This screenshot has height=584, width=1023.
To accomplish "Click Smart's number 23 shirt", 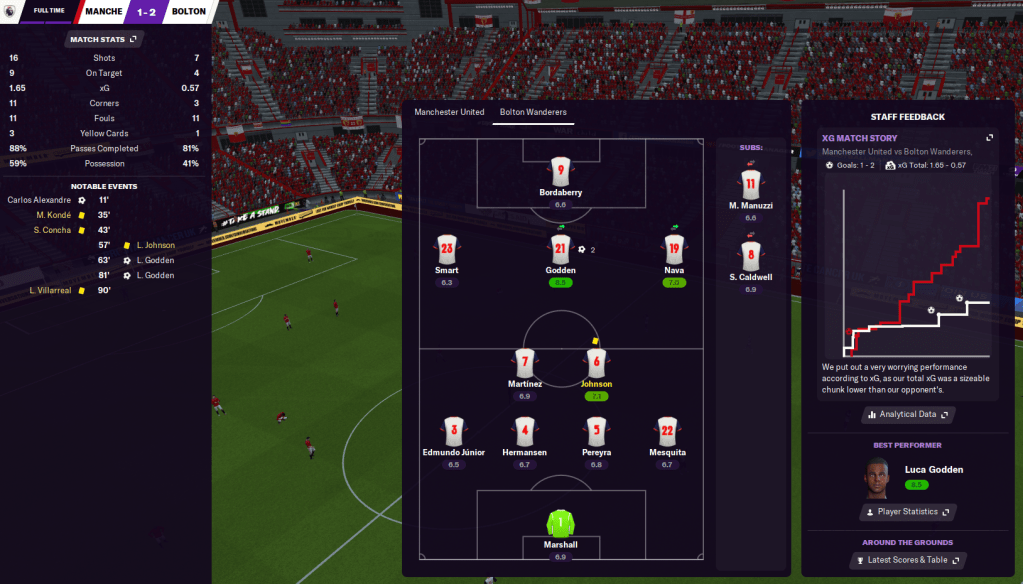I will point(446,250).
